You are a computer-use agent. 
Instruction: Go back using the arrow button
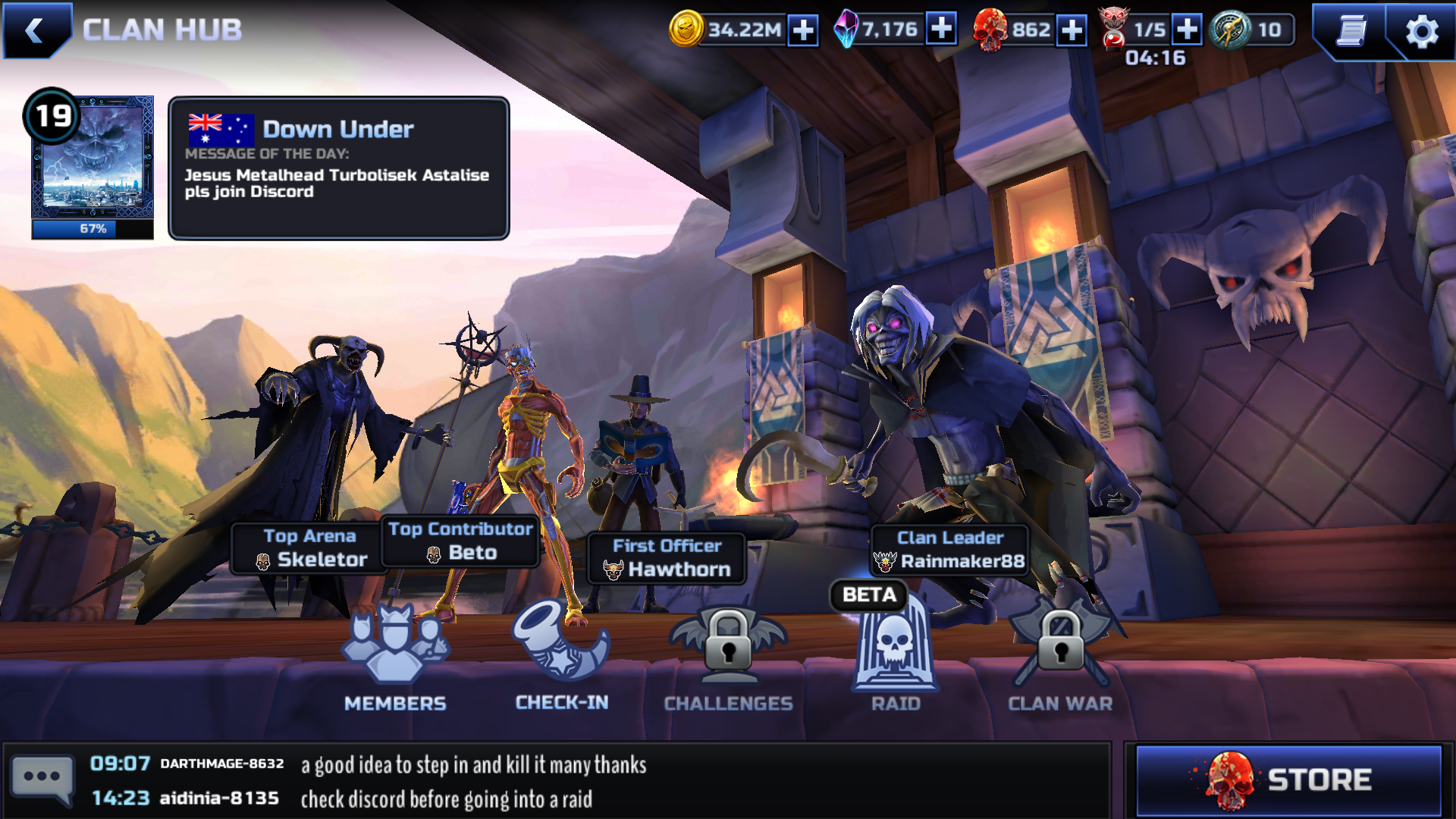pos(34,30)
